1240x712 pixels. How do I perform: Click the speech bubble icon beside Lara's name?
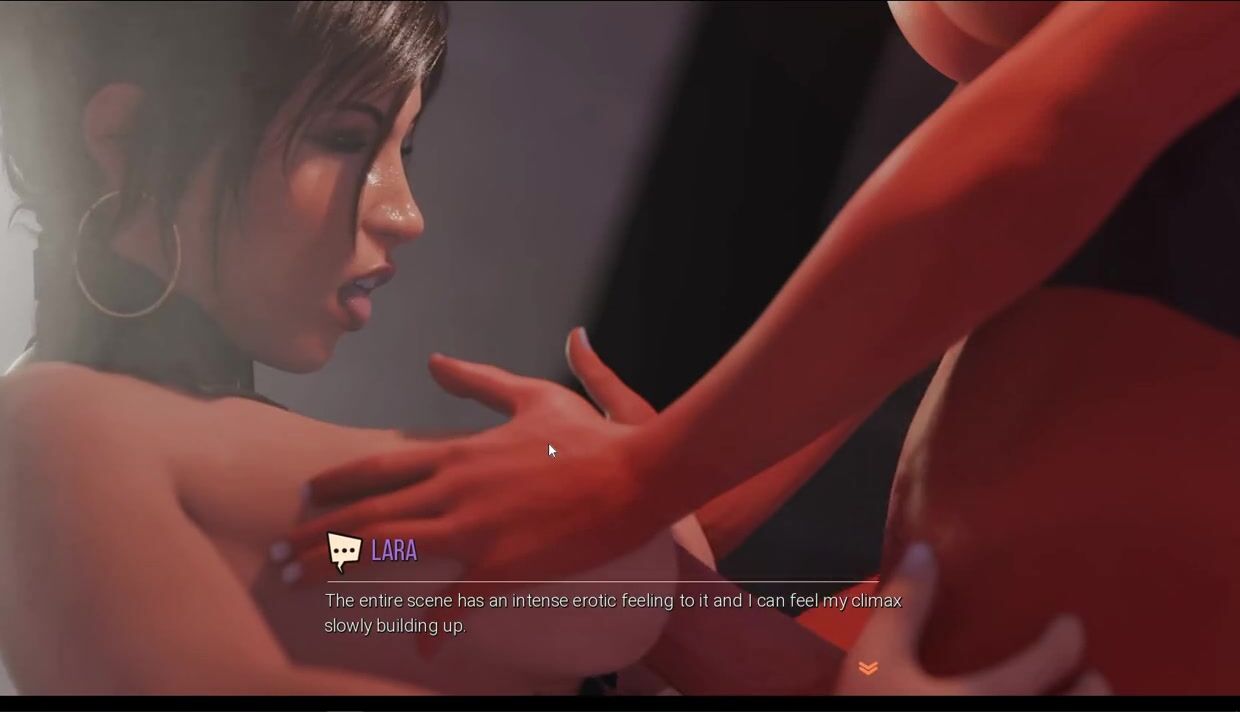[x=343, y=551]
